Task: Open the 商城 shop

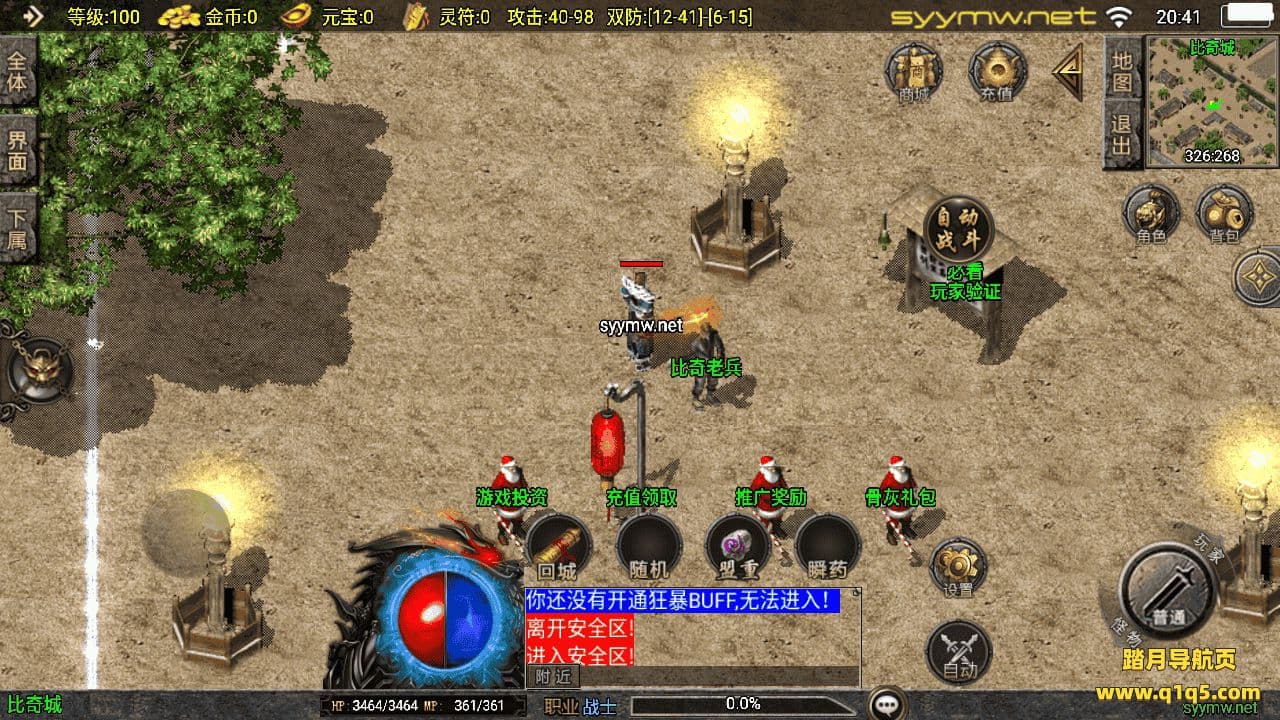Action: click(914, 71)
